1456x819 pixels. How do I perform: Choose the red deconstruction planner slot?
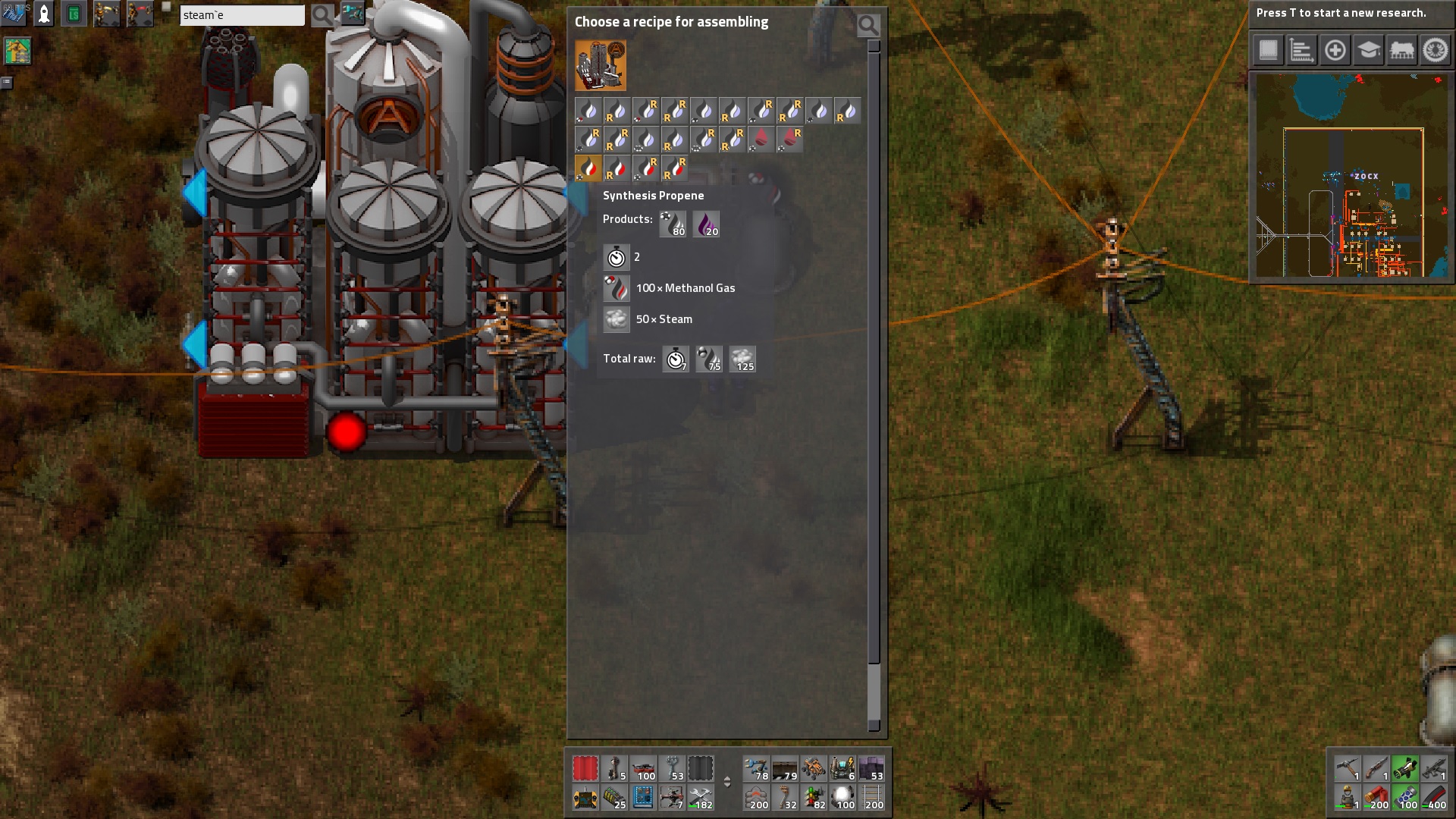pyautogui.click(x=585, y=768)
